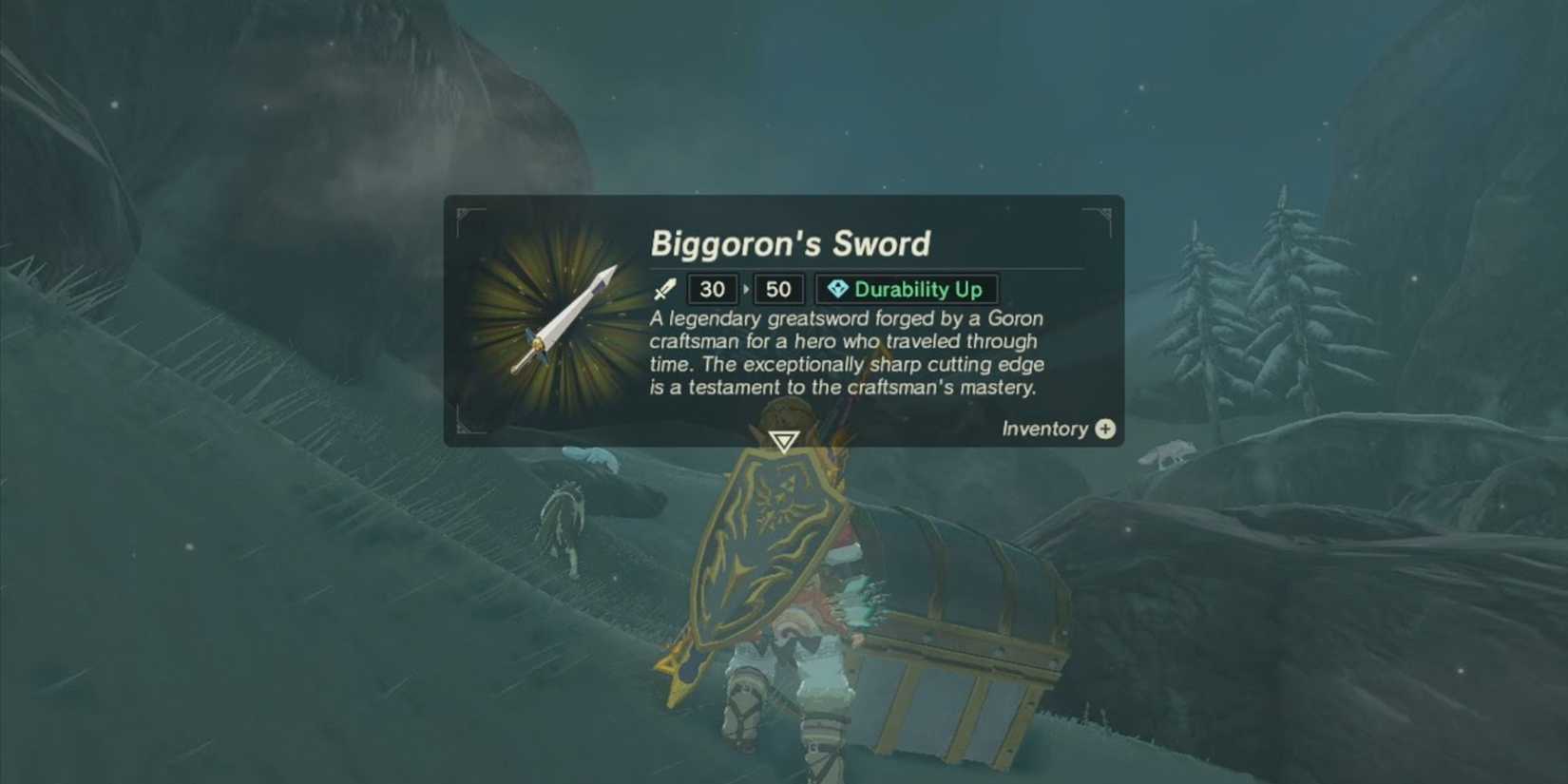Image resolution: width=1568 pixels, height=784 pixels.
Task: Click the plus icon next to Inventory
Action: (x=1104, y=430)
